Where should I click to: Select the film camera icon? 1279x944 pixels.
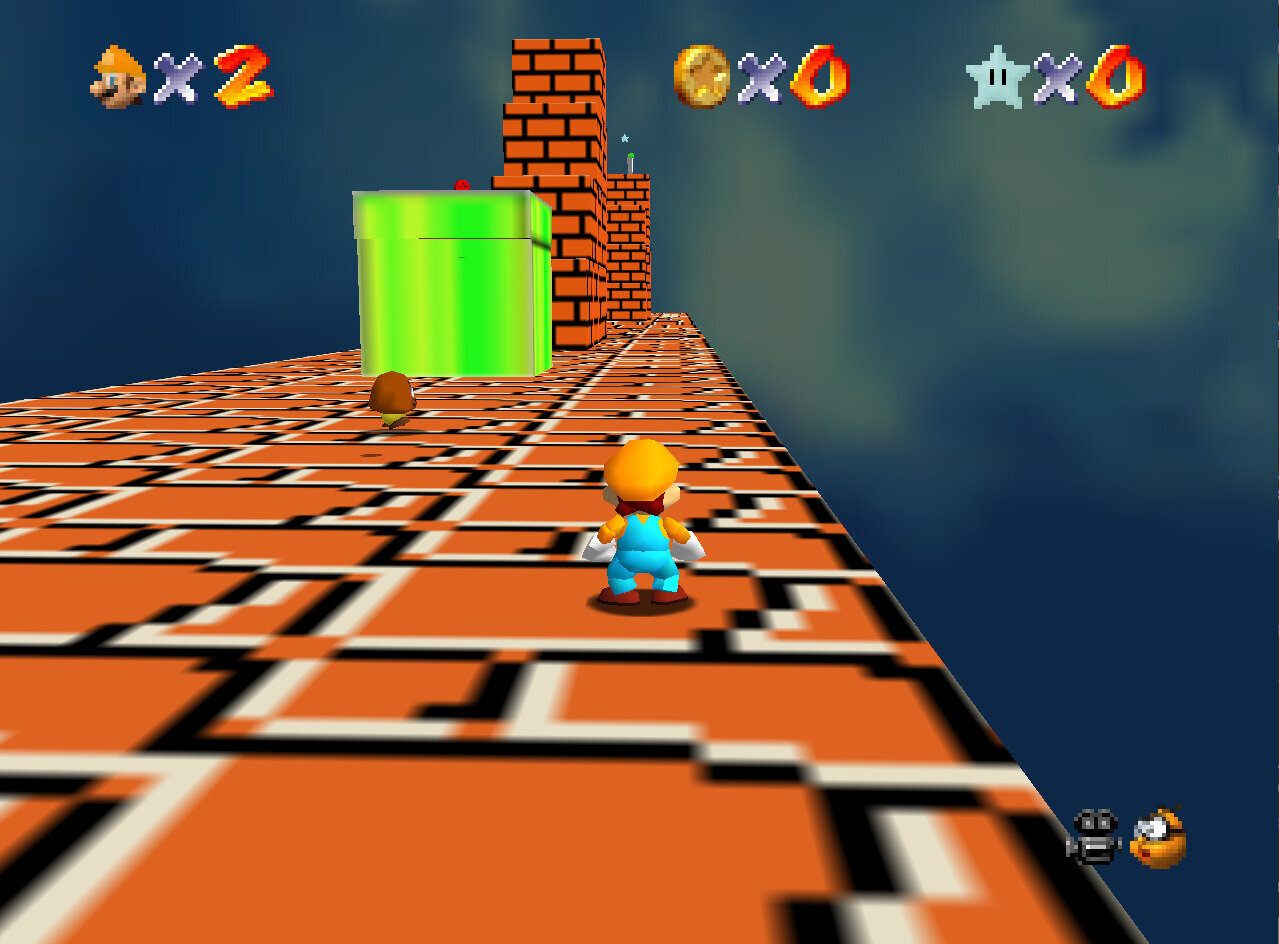(x=1095, y=838)
